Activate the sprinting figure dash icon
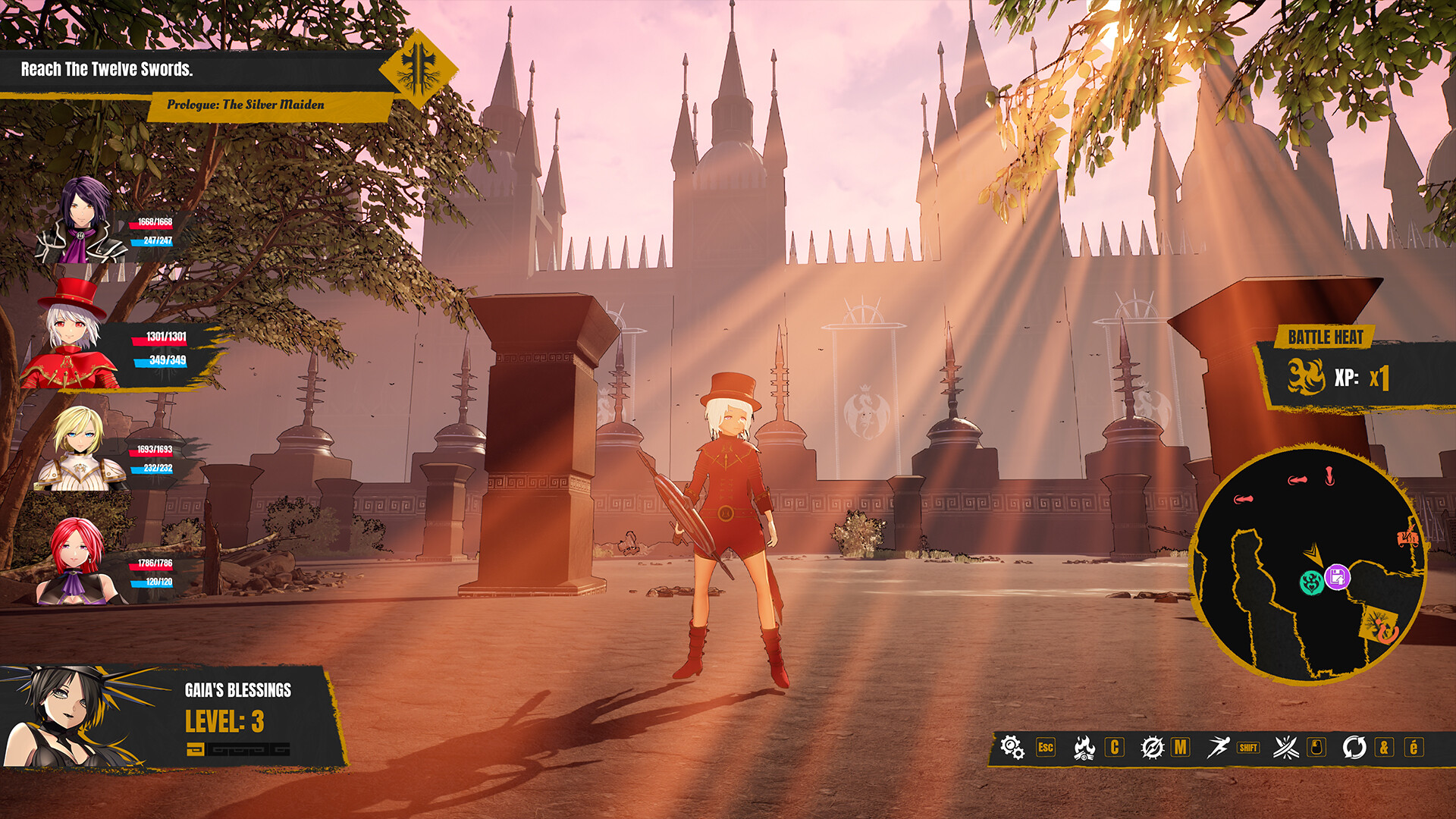This screenshot has height=819, width=1456. (x=1218, y=747)
